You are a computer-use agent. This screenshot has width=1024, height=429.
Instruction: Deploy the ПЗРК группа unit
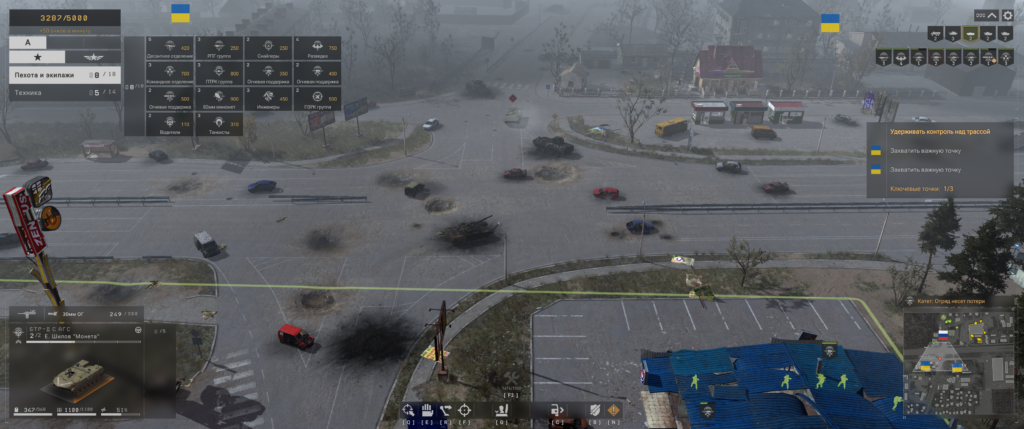pos(319,98)
